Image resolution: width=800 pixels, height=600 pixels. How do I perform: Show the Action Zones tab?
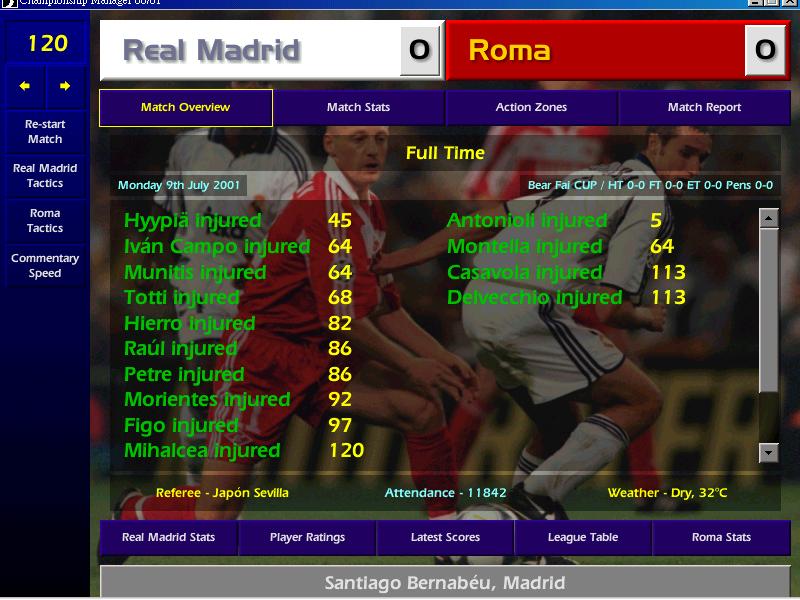[531, 108]
